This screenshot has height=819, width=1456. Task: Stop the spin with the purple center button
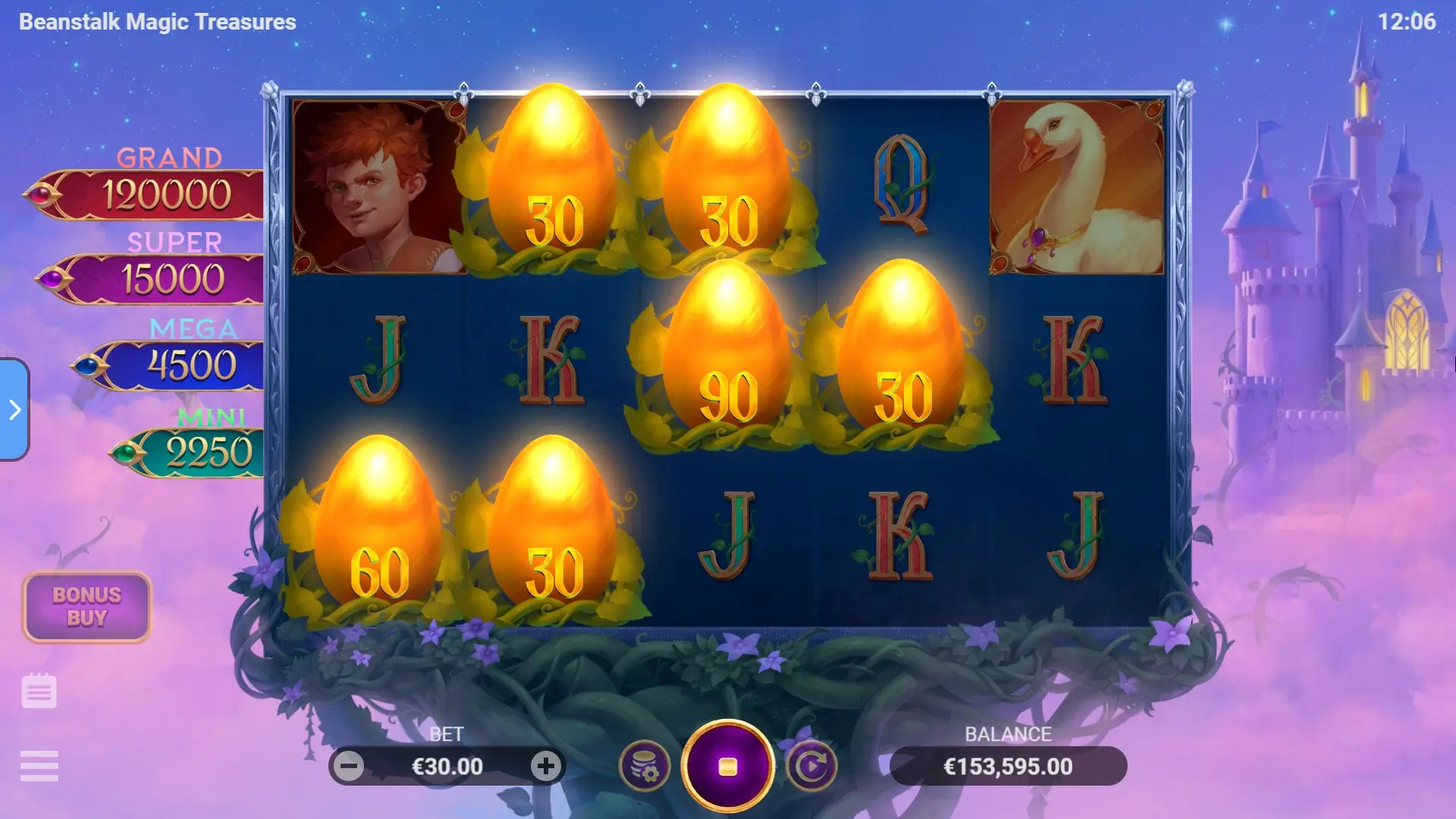click(x=727, y=766)
